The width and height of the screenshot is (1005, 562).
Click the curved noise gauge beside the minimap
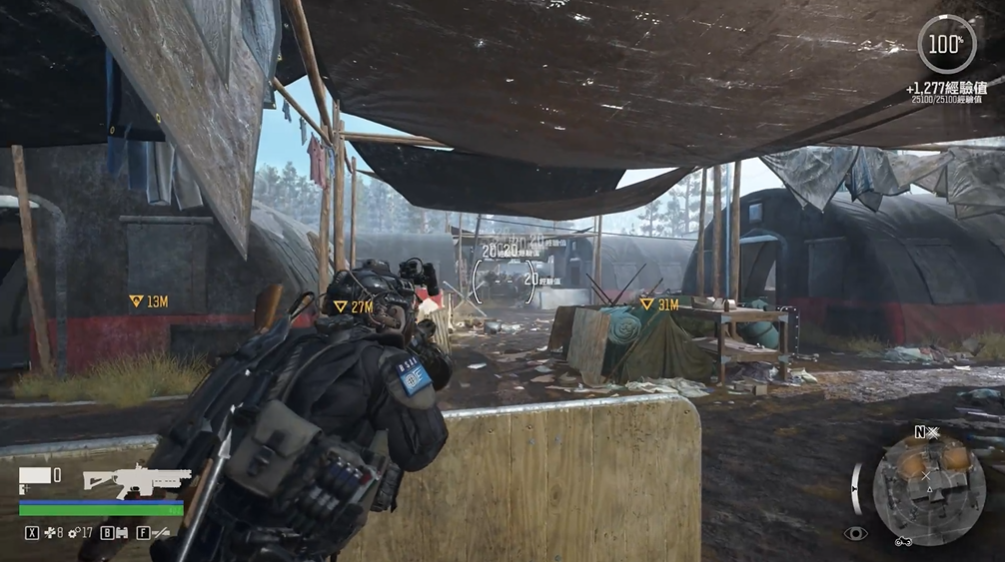[x=857, y=488]
